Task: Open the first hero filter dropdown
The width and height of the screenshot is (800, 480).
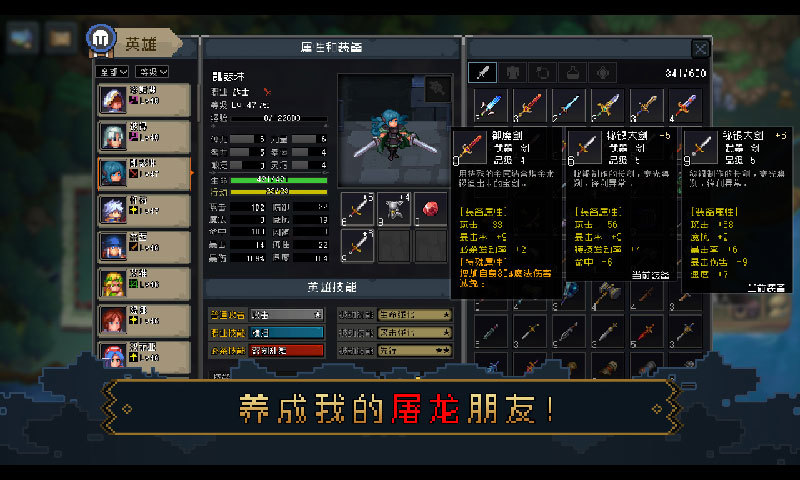Action: tap(112, 72)
